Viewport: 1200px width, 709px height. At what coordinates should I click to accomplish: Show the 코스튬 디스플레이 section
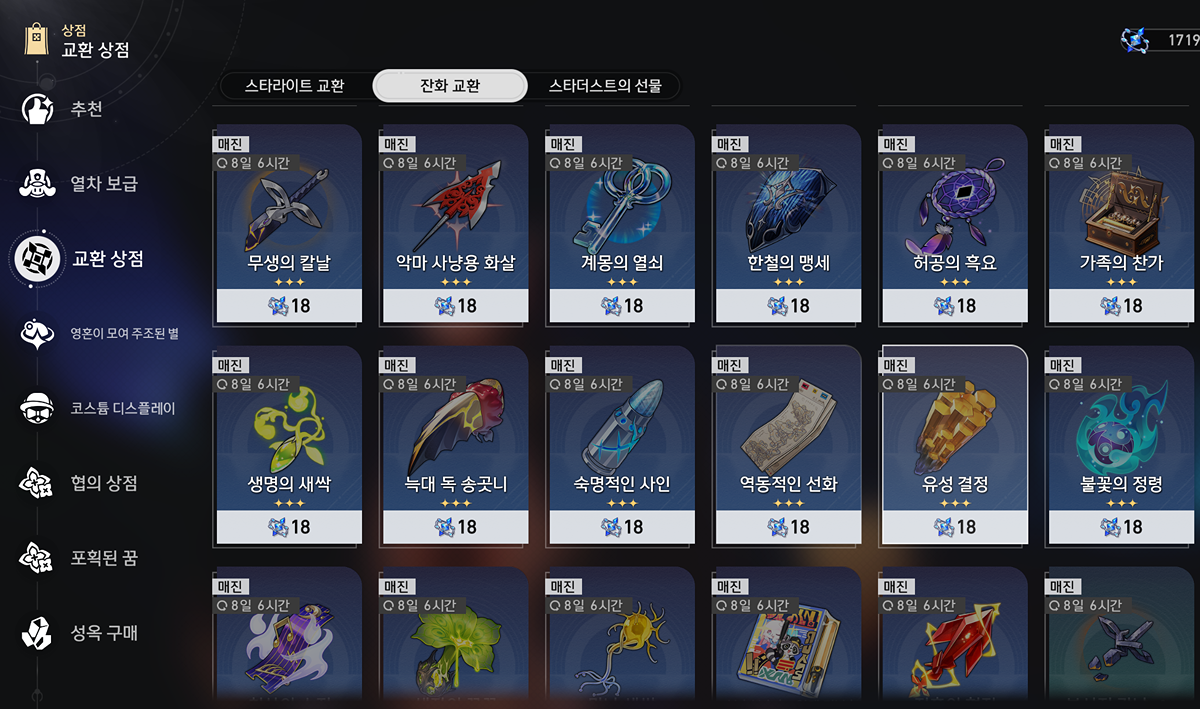[122, 408]
